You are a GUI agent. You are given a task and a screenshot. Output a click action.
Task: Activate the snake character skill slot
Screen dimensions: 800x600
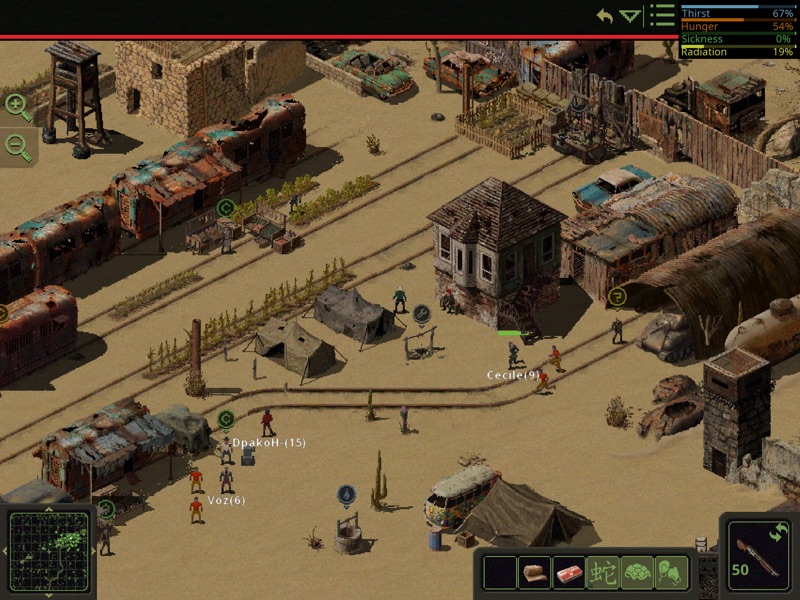[603, 572]
